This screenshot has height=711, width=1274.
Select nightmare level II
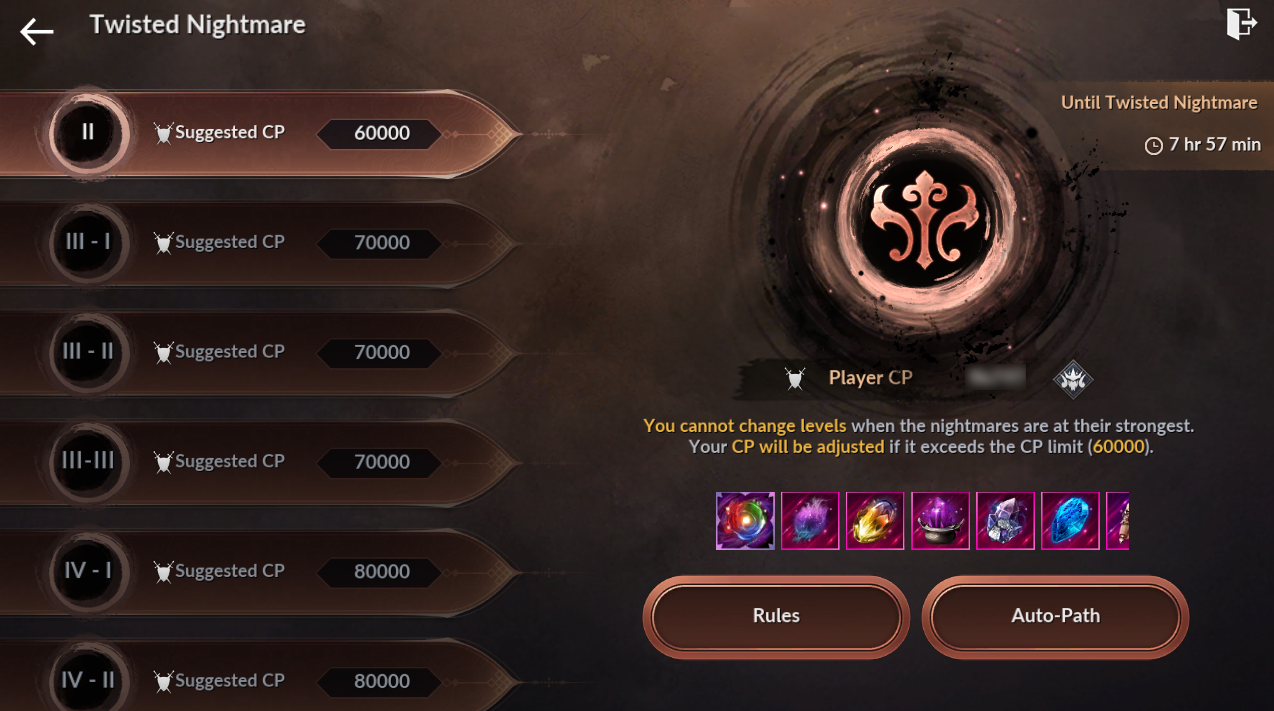tap(260, 133)
